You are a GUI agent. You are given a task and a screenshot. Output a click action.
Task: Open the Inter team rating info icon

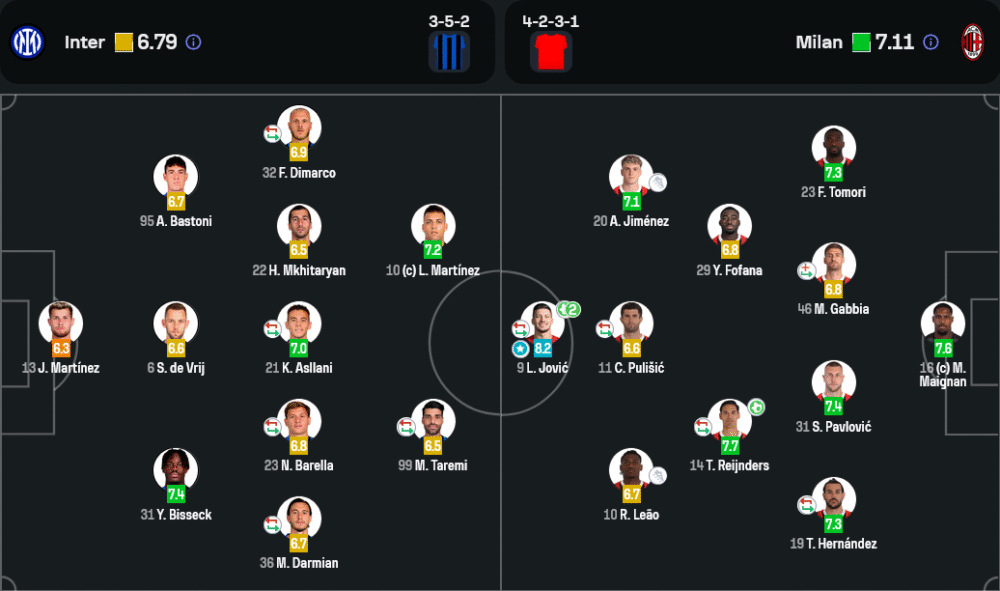point(194,42)
